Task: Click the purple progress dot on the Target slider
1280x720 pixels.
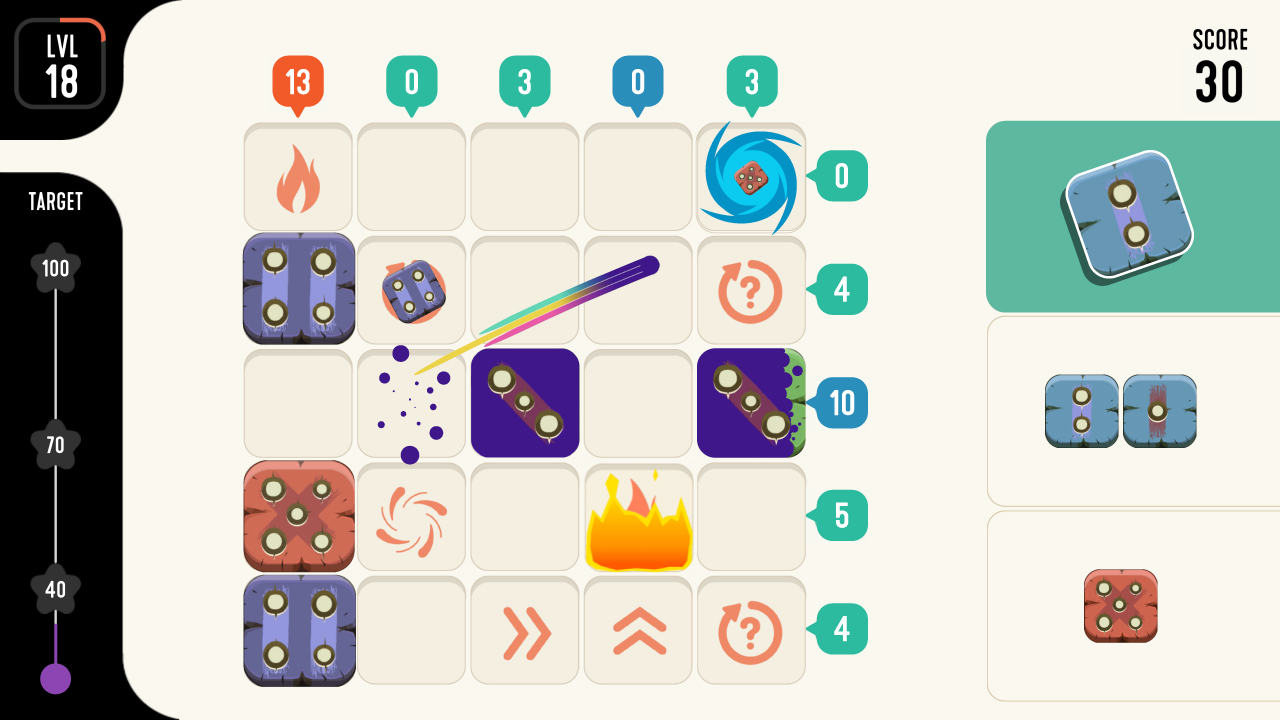Action: pos(55,680)
